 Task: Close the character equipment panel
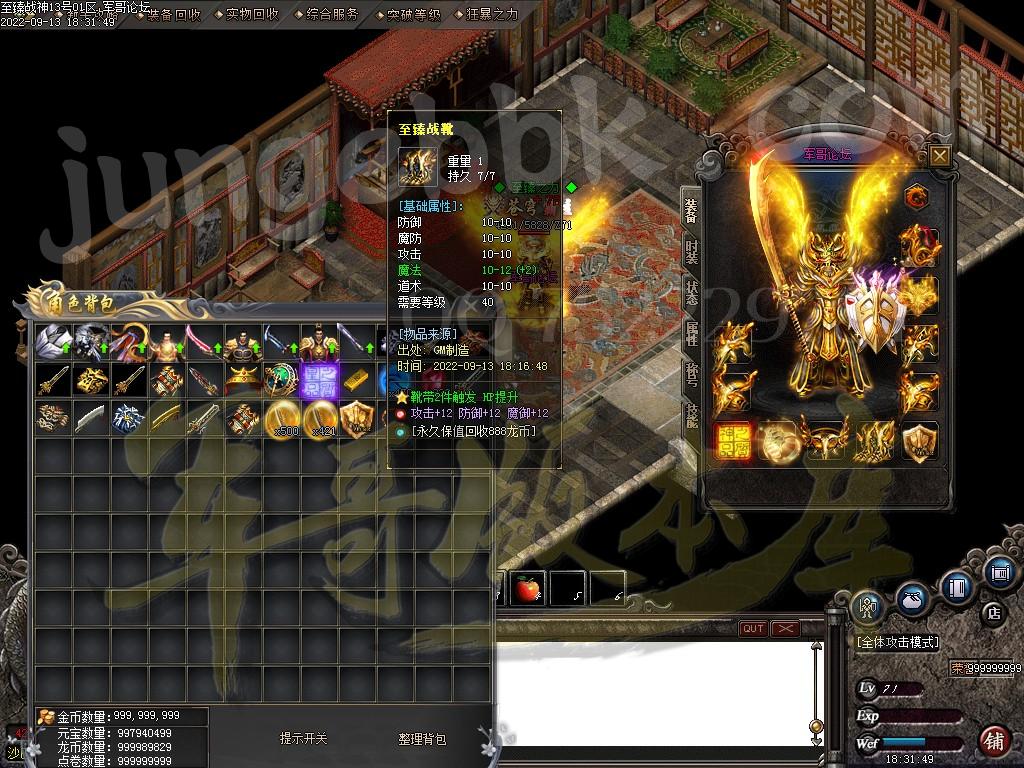[939, 155]
